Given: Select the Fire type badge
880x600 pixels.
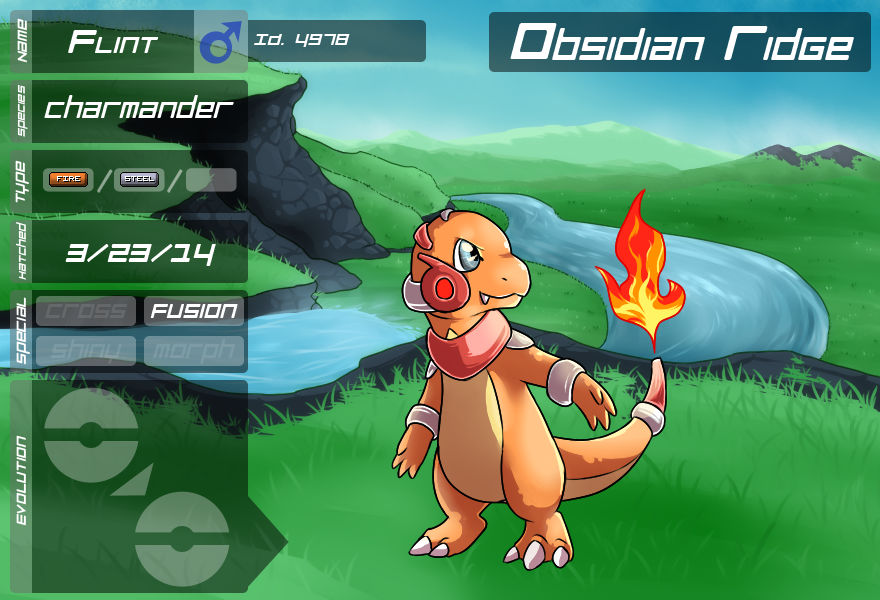Looking at the screenshot, I should [69, 180].
